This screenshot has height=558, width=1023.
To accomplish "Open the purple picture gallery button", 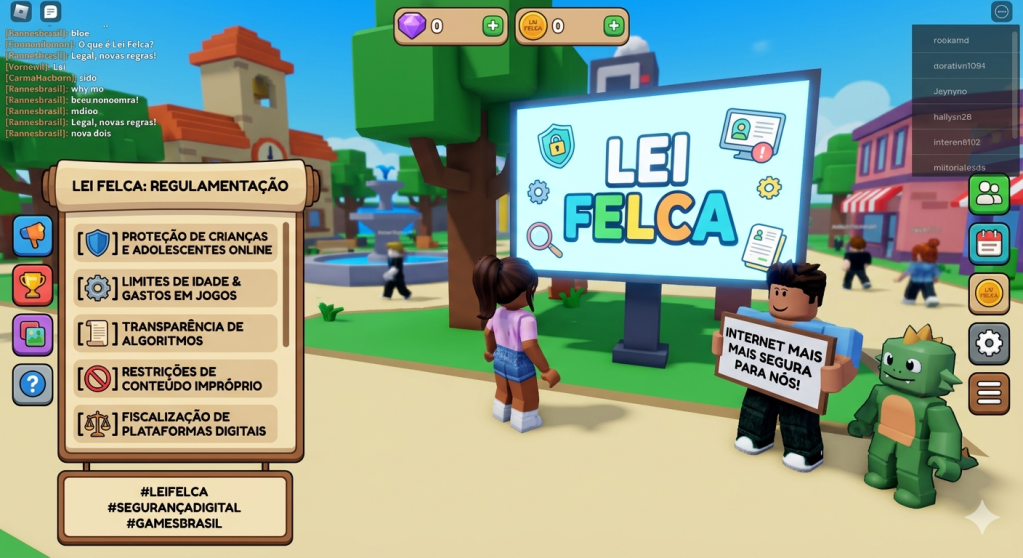I will click(33, 335).
